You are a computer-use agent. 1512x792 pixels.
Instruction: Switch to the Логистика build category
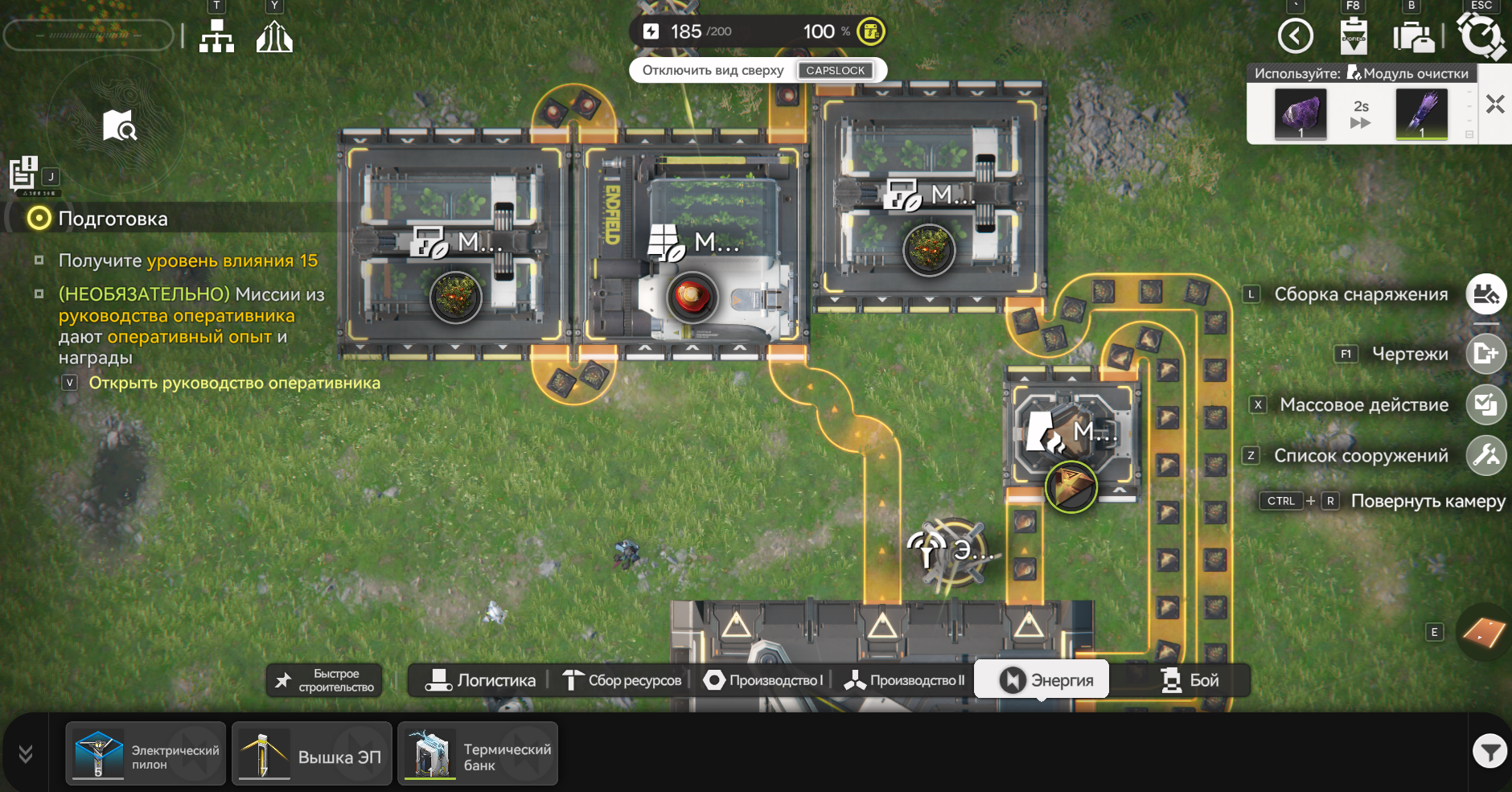point(480,680)
